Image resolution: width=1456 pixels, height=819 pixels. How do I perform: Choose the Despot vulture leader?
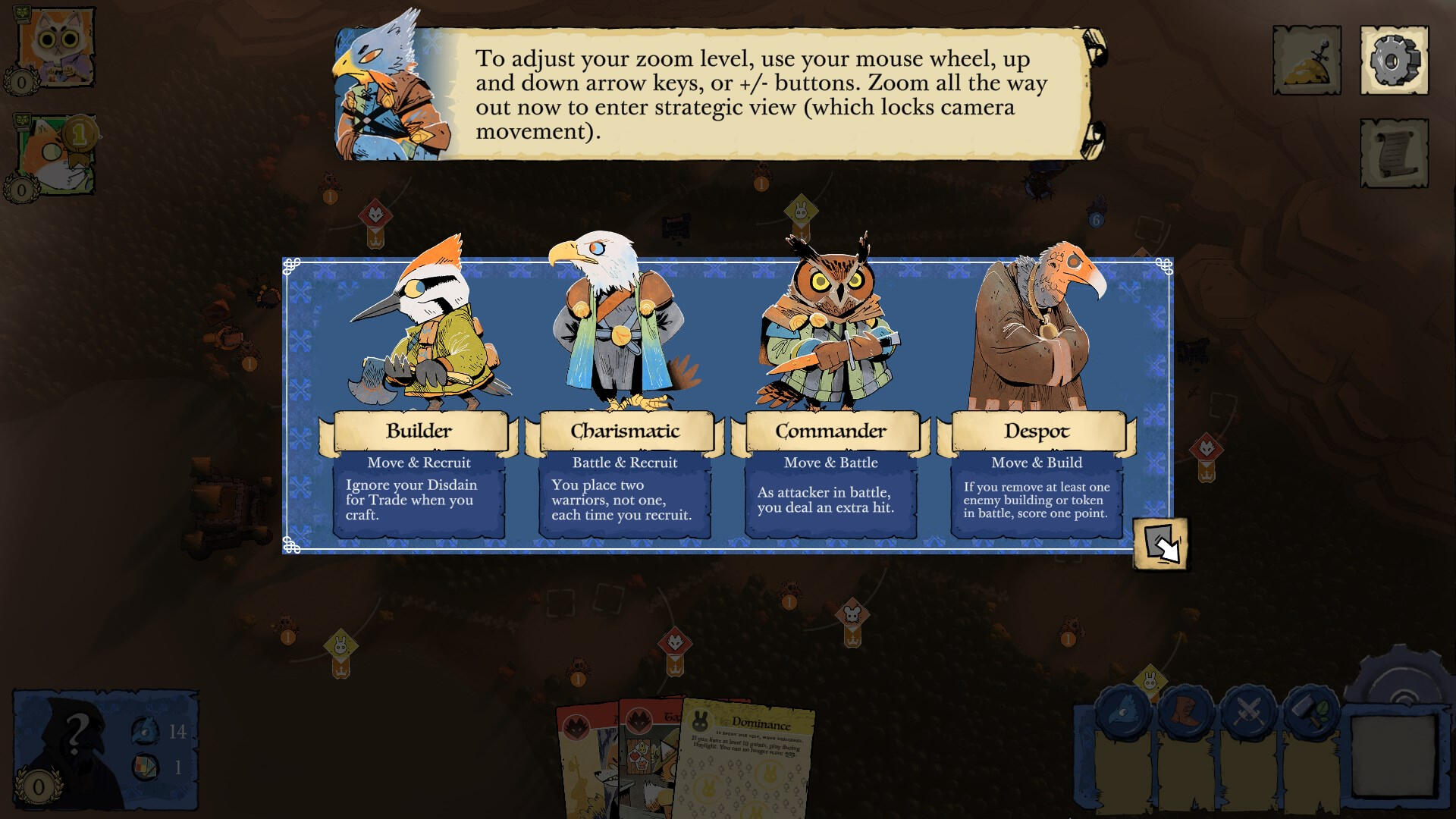(1036, 394)
